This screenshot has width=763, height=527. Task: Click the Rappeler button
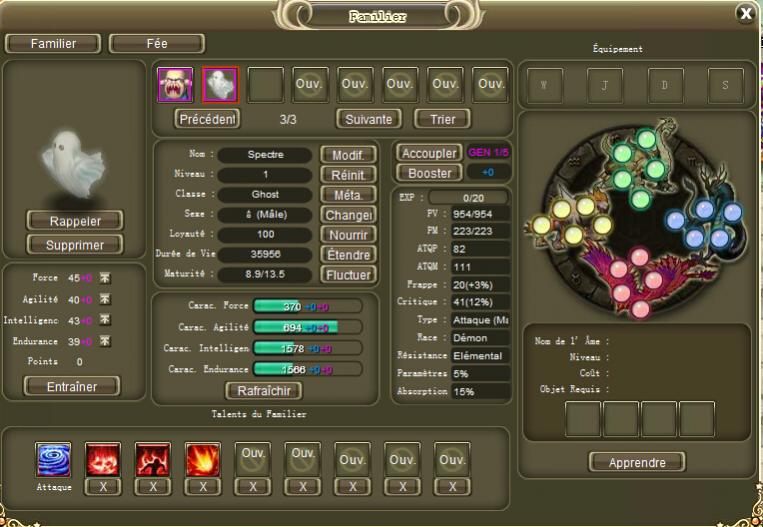75,220
